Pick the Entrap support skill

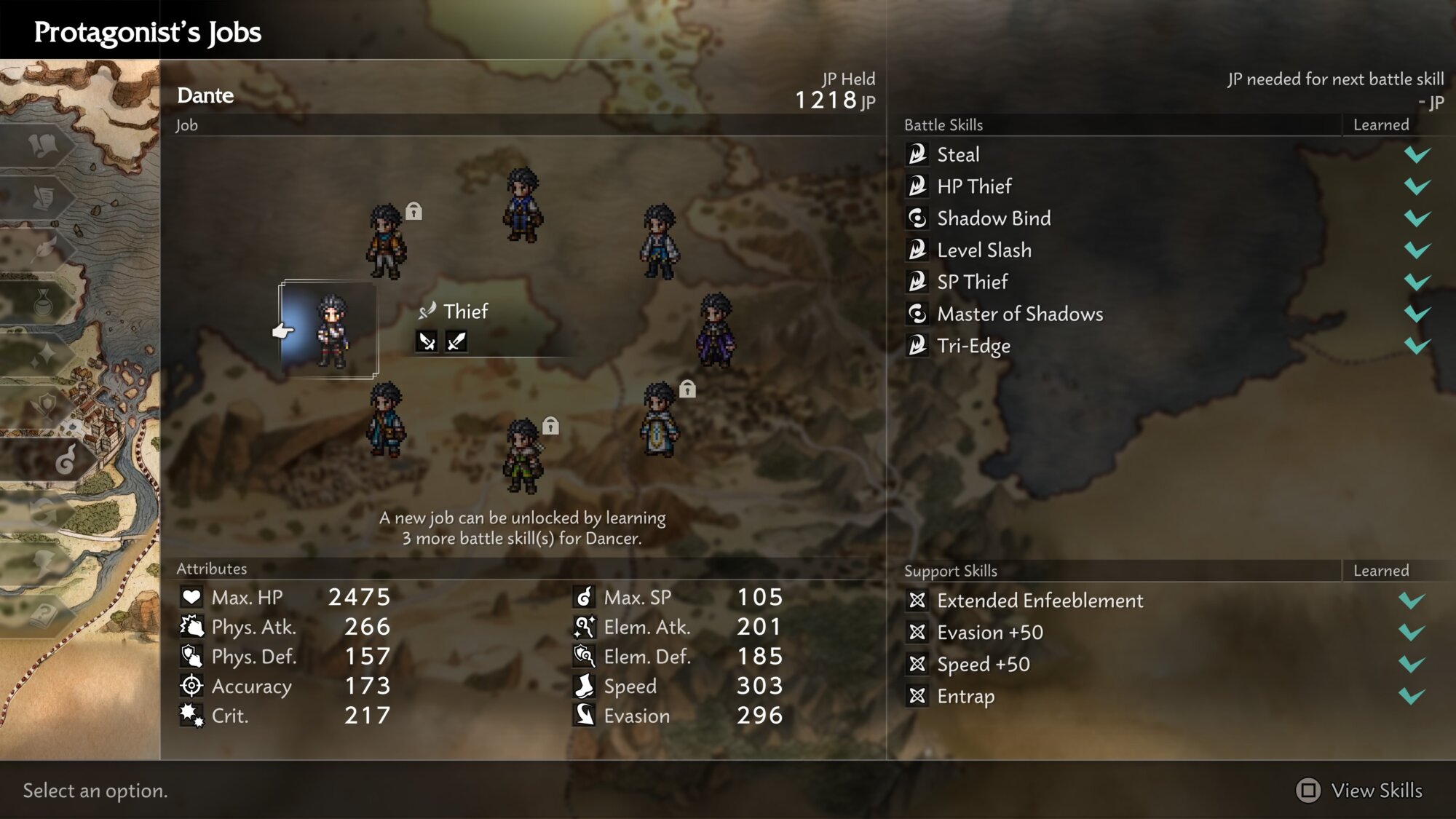pyautogui.click(x=966, y=697)
